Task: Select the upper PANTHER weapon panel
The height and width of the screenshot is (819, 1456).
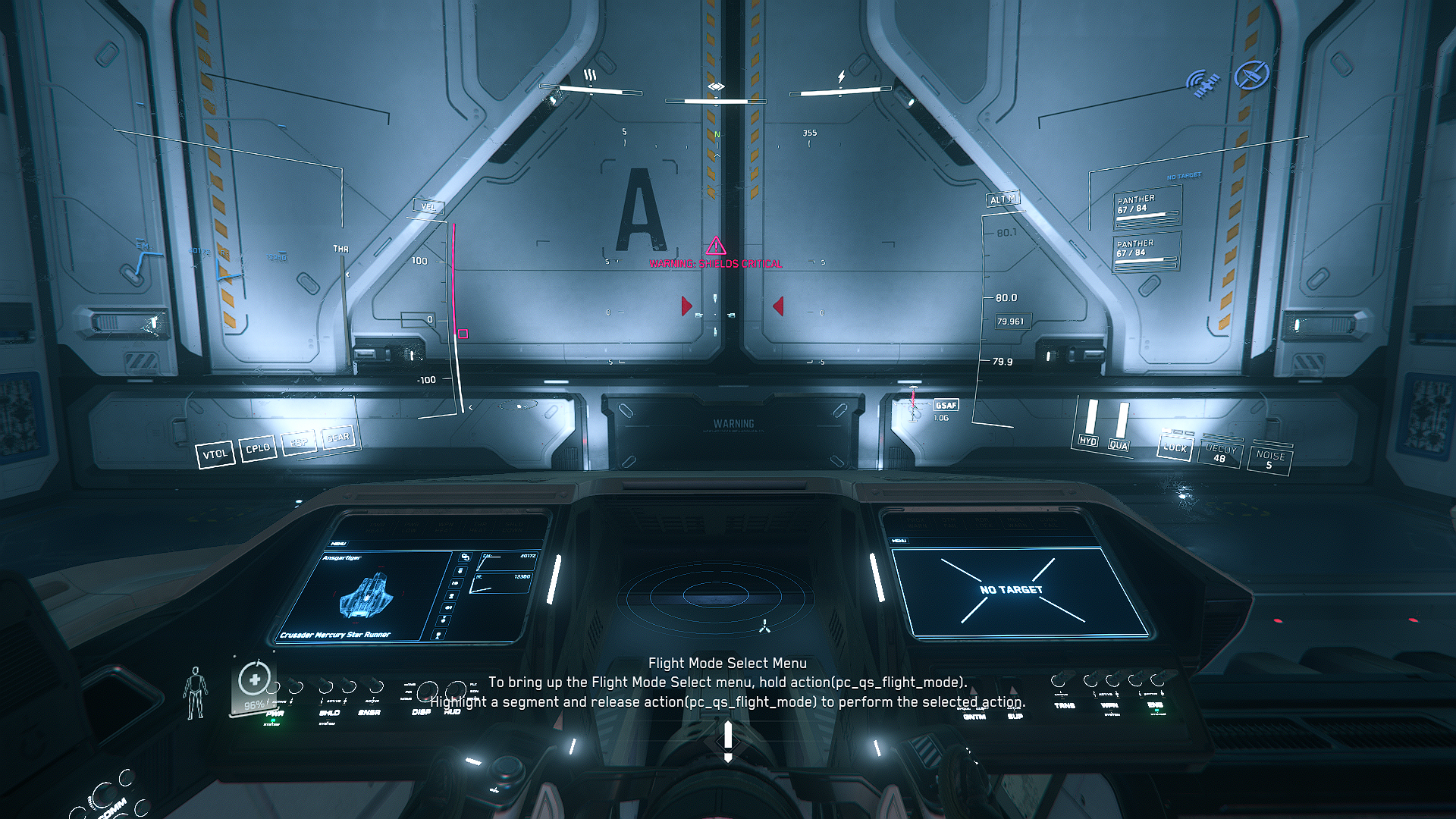Action: tap(1147, 207)
